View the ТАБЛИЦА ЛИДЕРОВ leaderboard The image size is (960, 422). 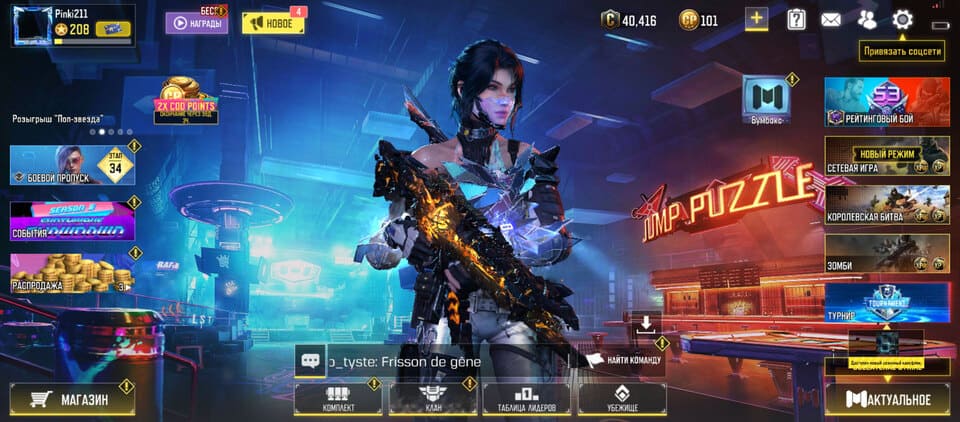[x=525, y=399]
